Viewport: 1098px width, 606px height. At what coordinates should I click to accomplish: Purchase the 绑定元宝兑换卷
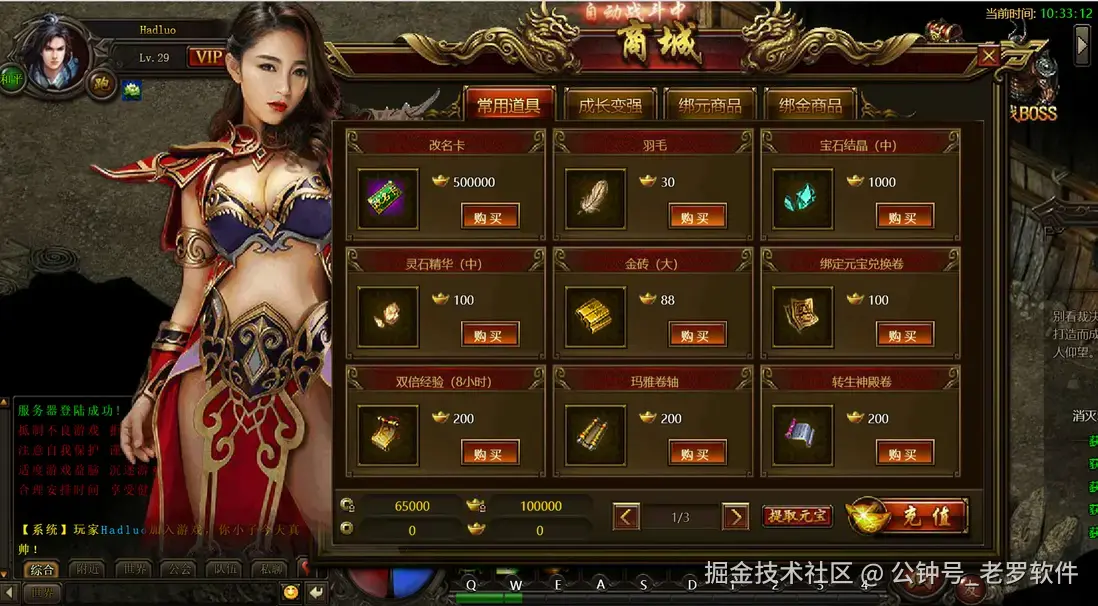tap(904, 335)
